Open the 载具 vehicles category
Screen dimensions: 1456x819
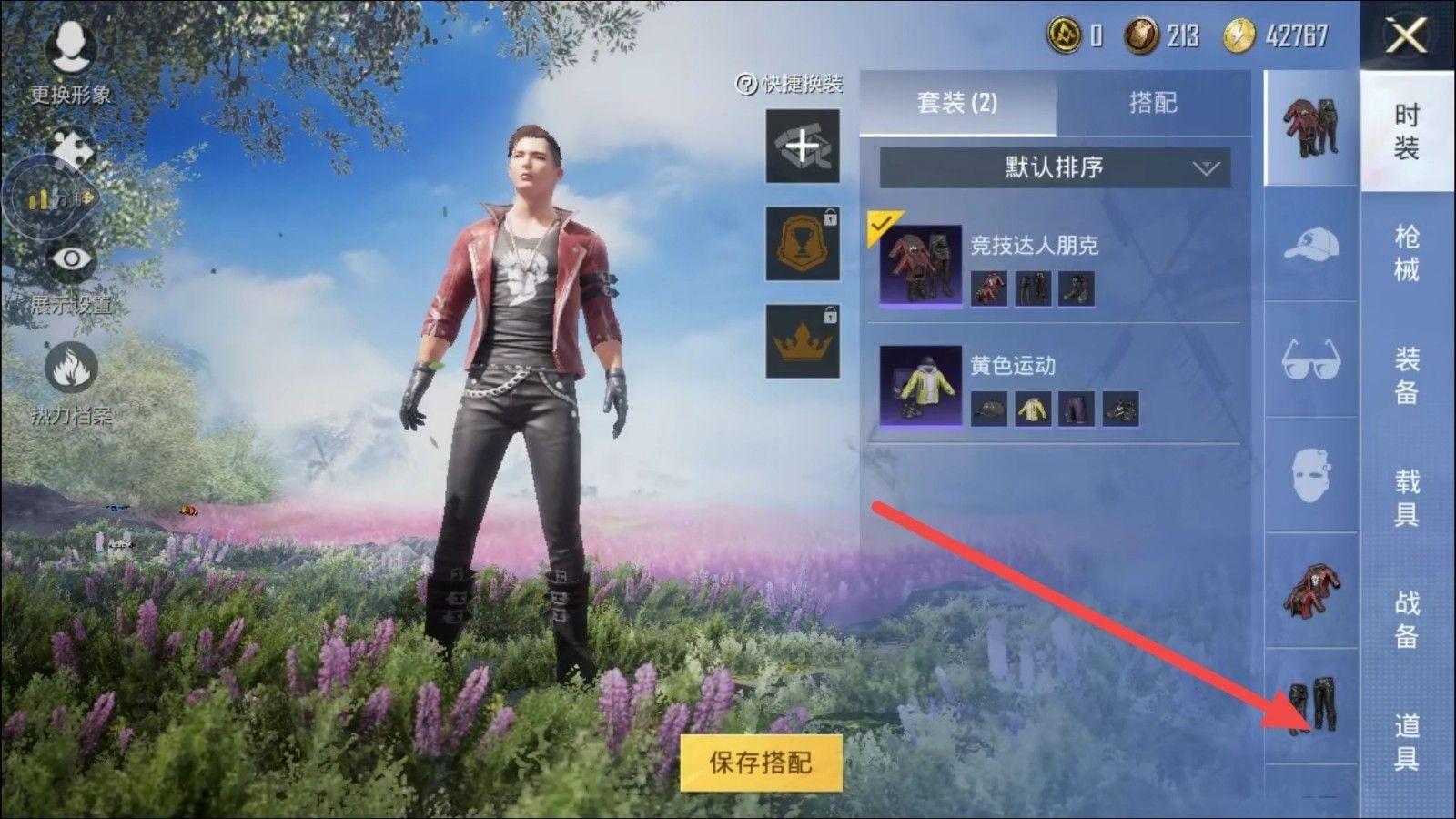1407,497
